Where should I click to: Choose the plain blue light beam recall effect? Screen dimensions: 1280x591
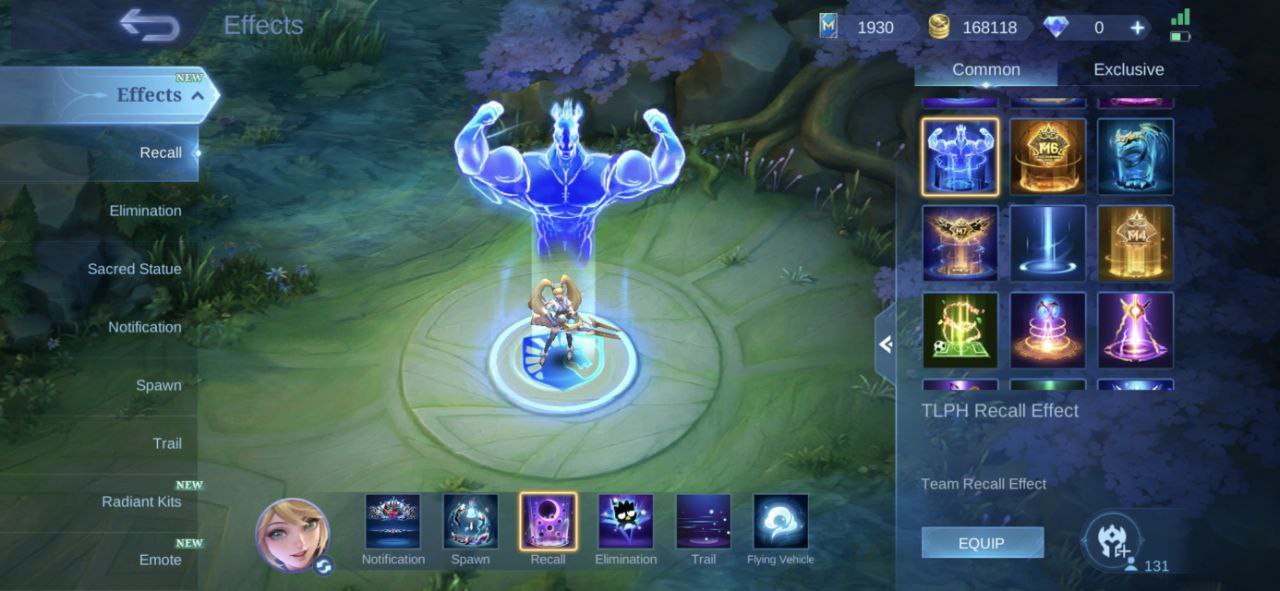coord(1047,243)
